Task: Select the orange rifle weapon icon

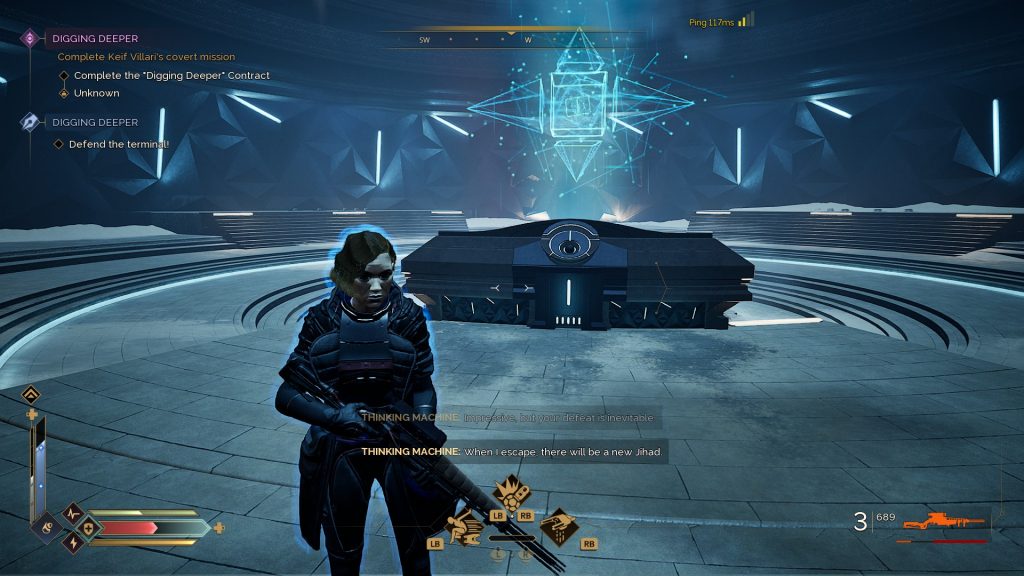Action: (x=945, y=521)
